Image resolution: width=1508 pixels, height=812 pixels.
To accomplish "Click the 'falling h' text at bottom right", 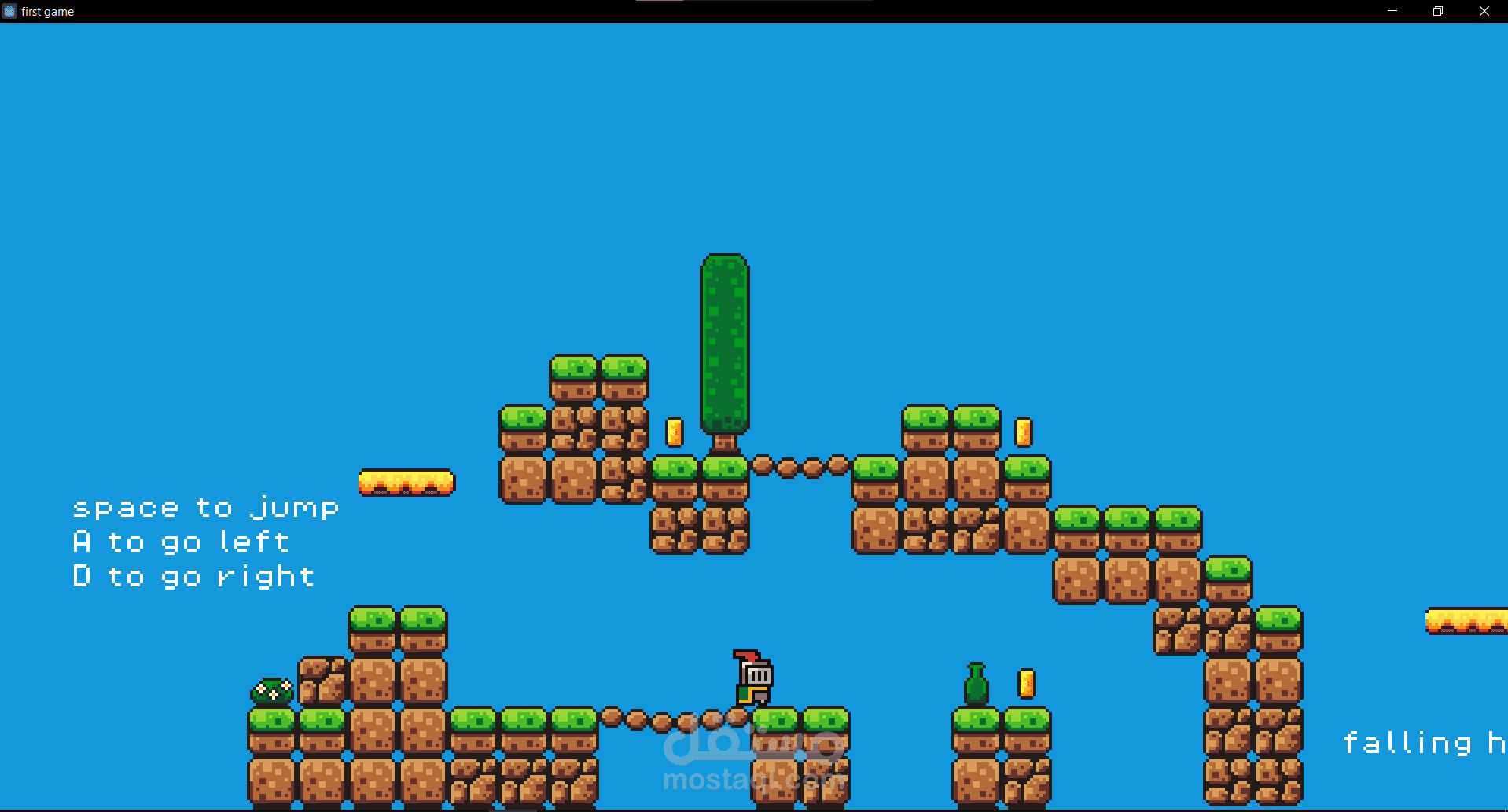I will [x=1422, y=741].
